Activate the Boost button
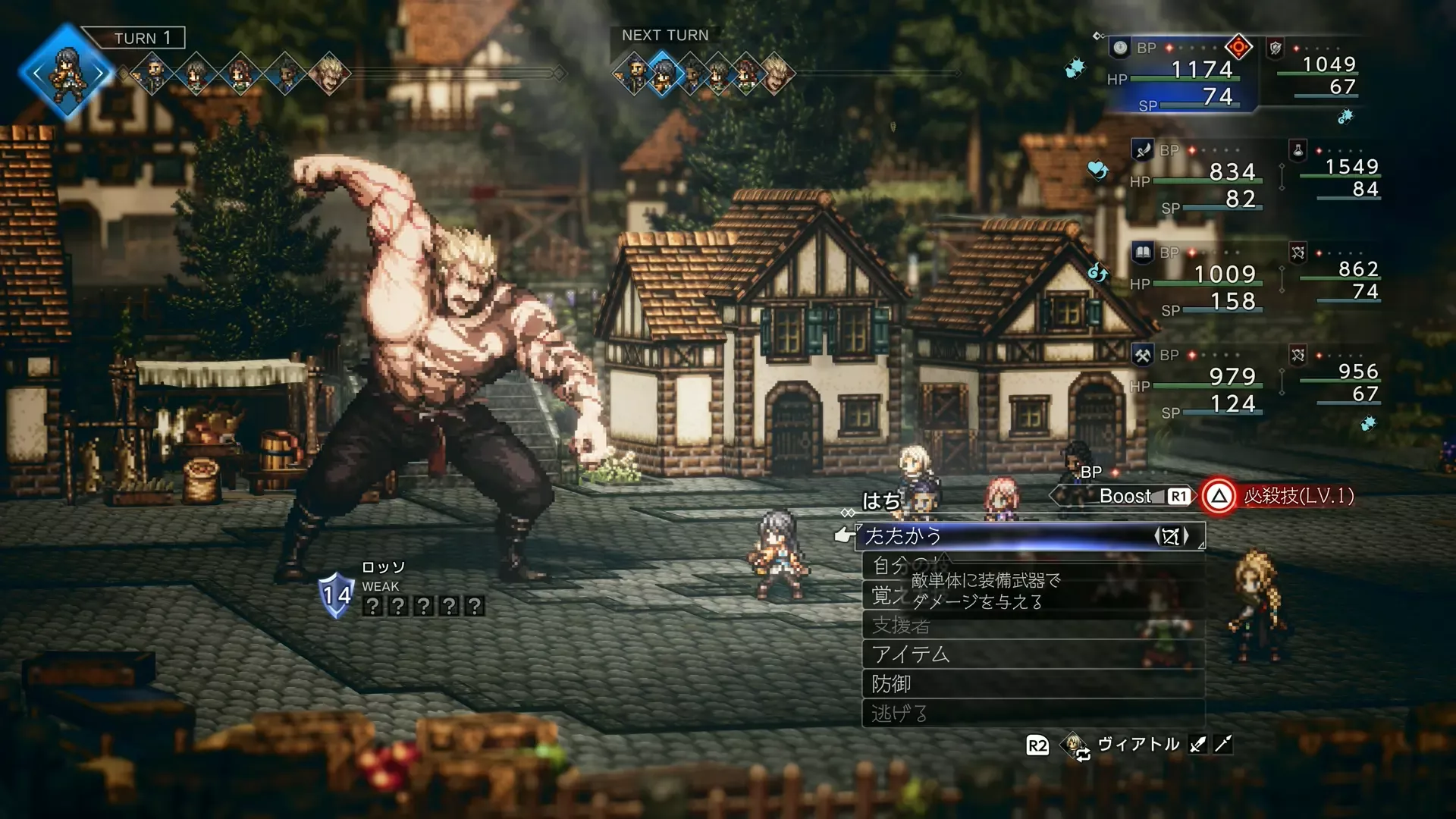1456x819 pixels. tap(1125, 496)
